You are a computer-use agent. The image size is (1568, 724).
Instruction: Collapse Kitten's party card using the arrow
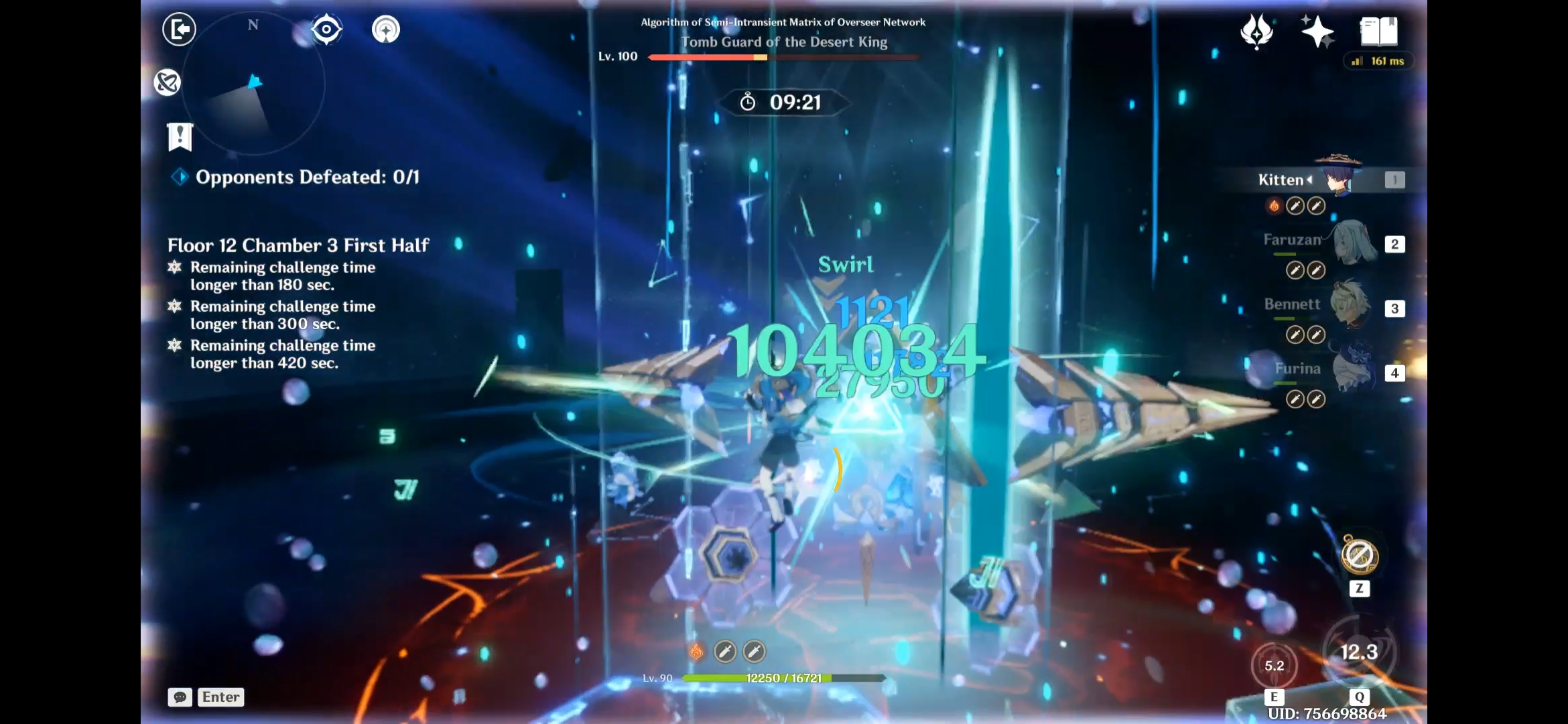[x=1309, y=180]
